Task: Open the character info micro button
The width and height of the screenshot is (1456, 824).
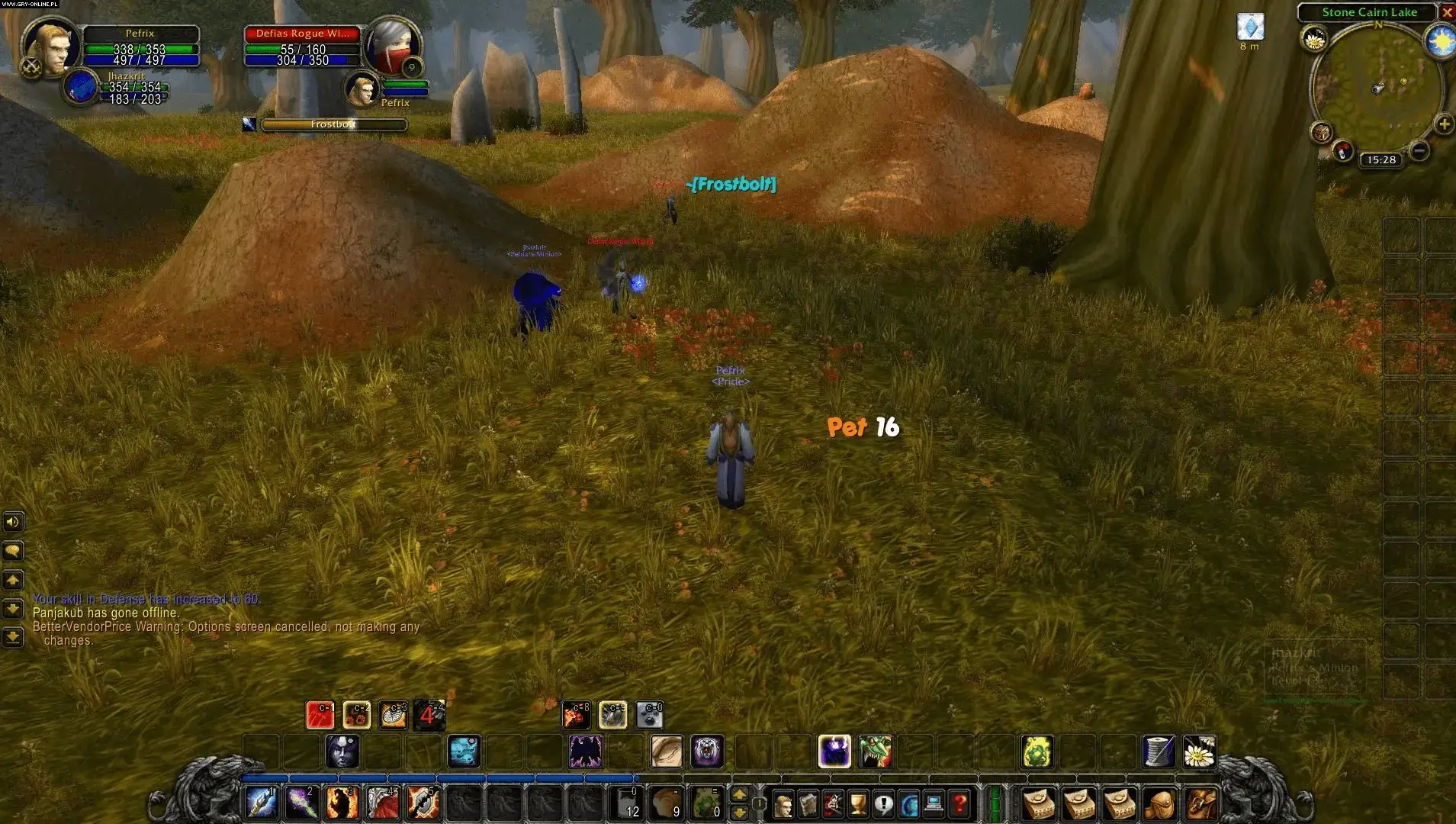Action: [783, 804]
